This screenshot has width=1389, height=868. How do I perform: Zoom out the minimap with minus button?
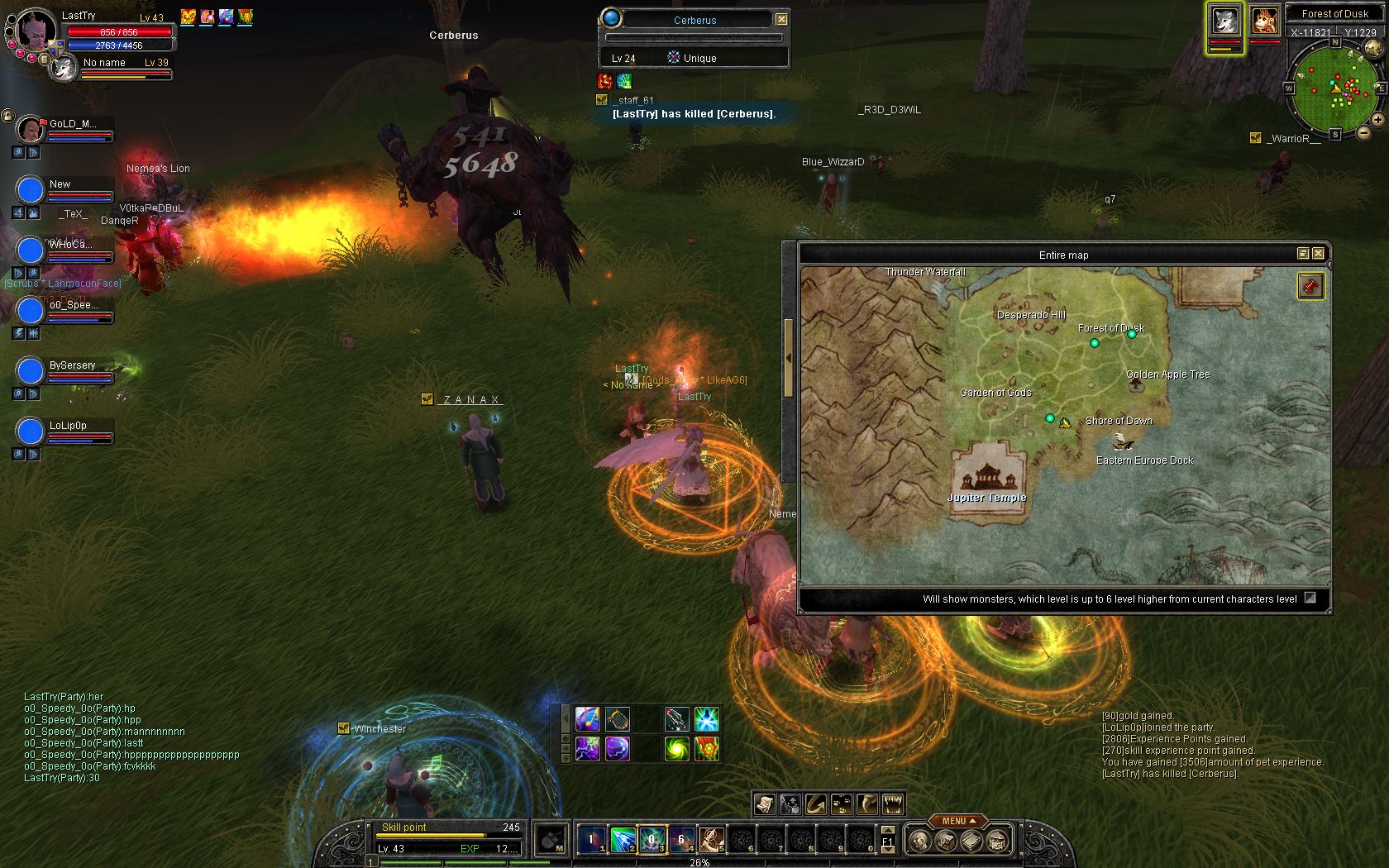point(1363,132)
